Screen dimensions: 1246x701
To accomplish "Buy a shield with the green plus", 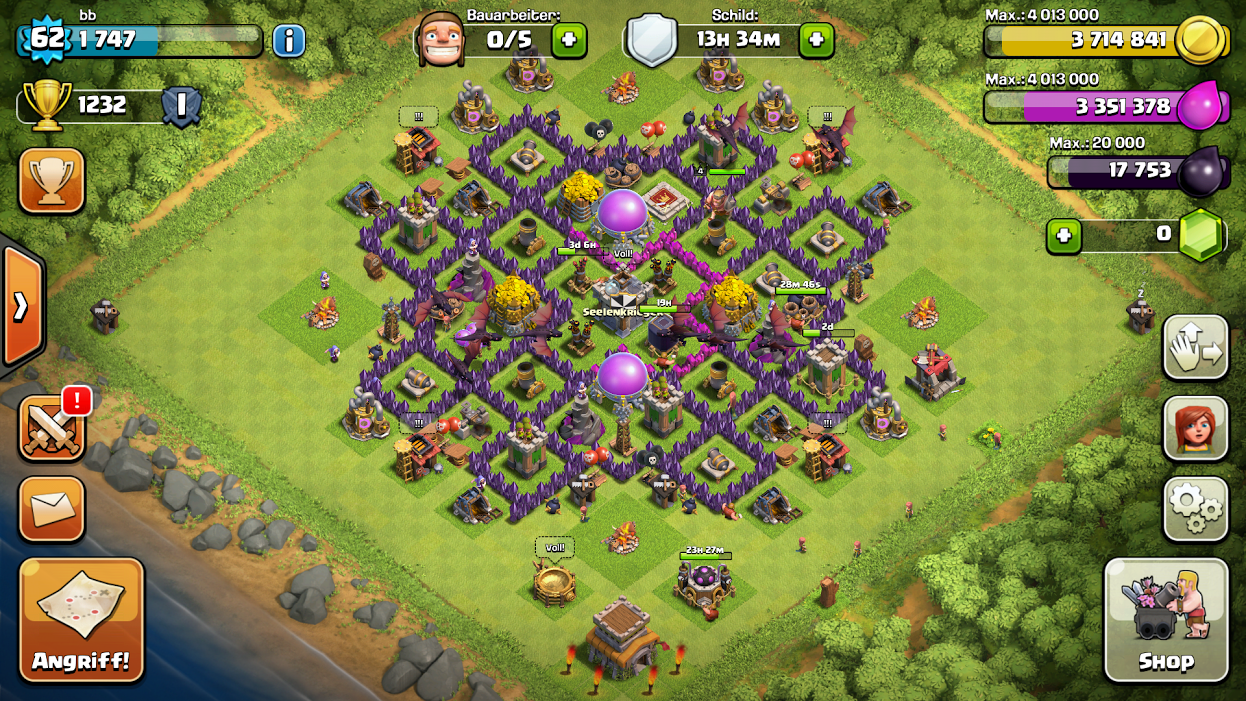I will click(816, 41).
